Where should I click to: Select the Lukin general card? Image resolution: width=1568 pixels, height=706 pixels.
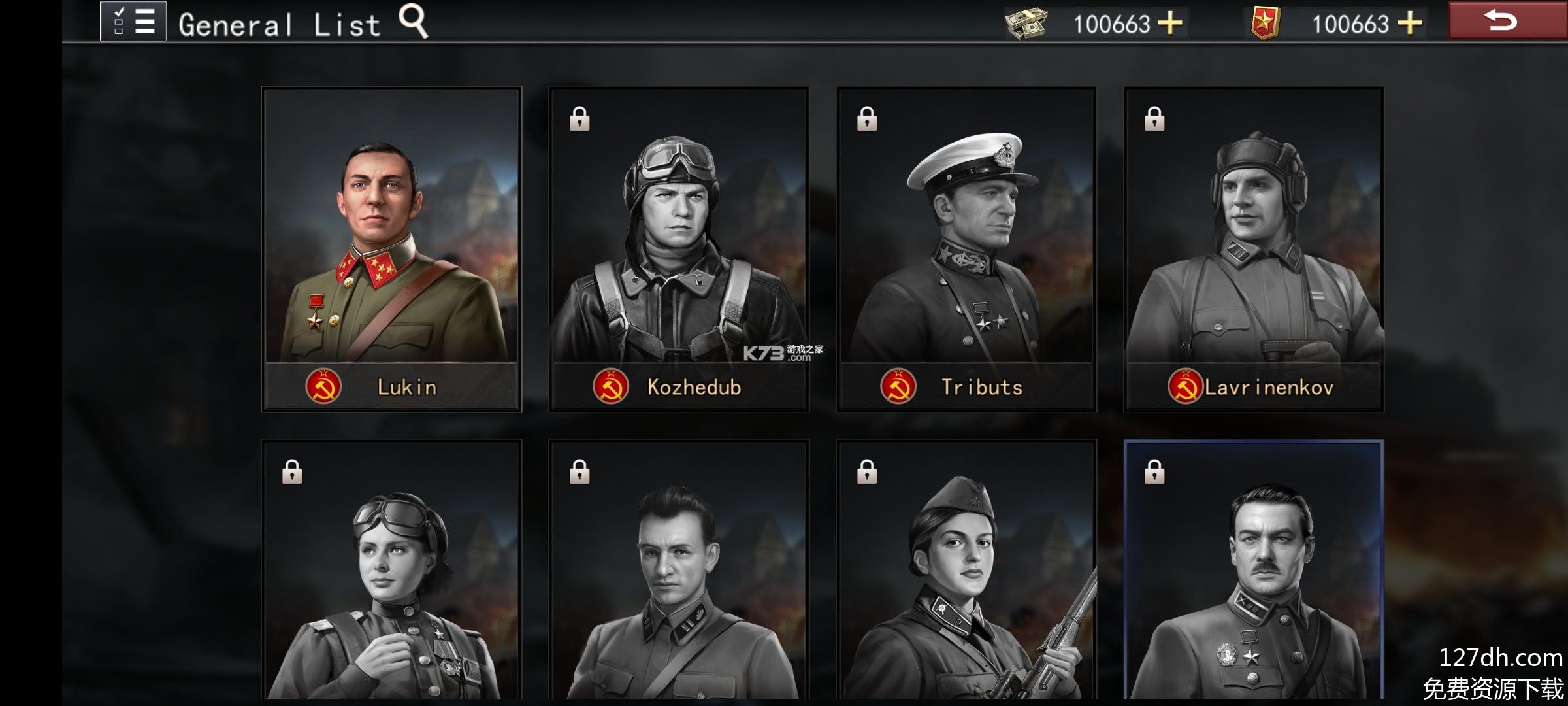click(391, 249)
